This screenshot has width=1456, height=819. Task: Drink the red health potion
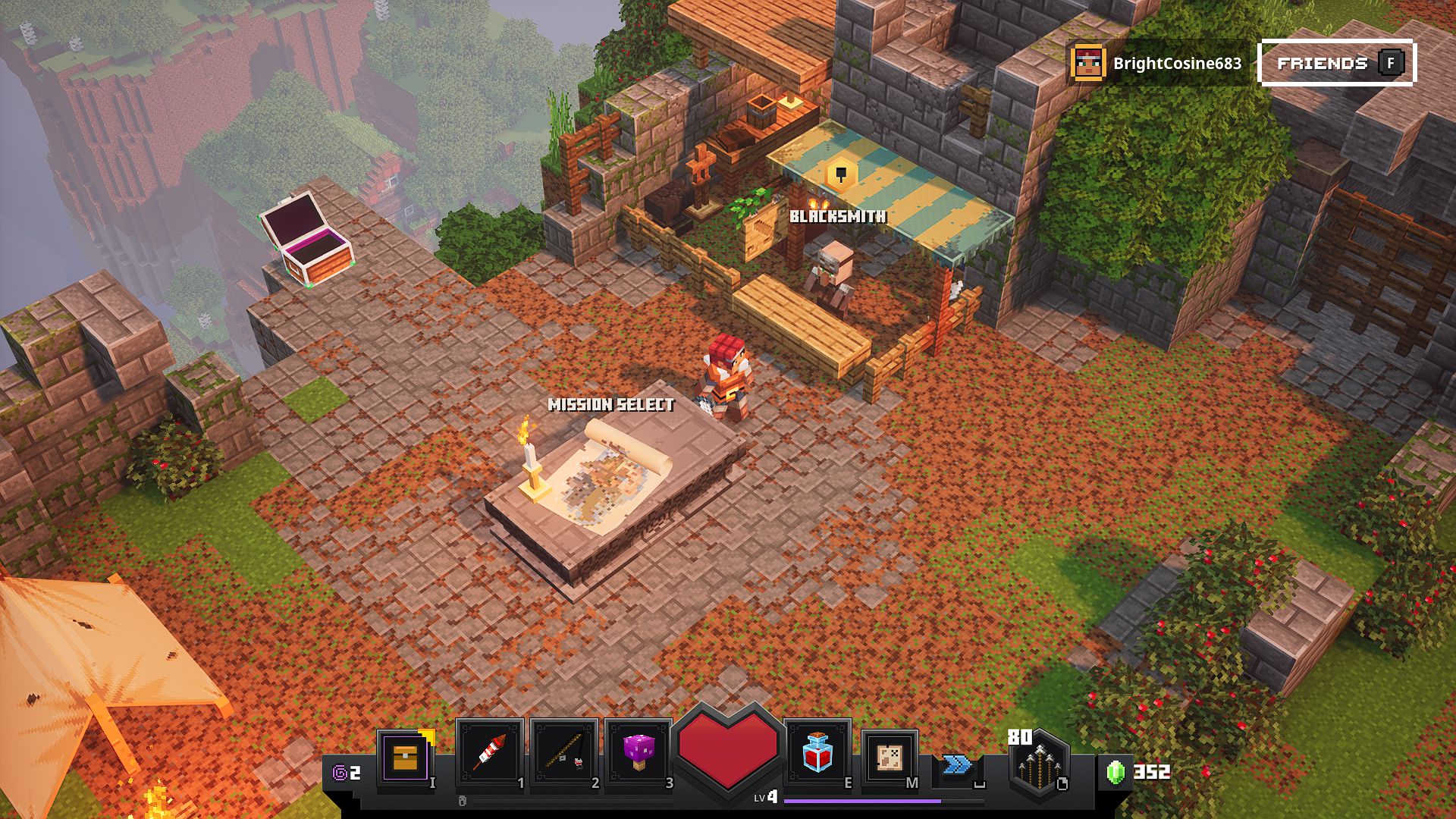[817, 753]
